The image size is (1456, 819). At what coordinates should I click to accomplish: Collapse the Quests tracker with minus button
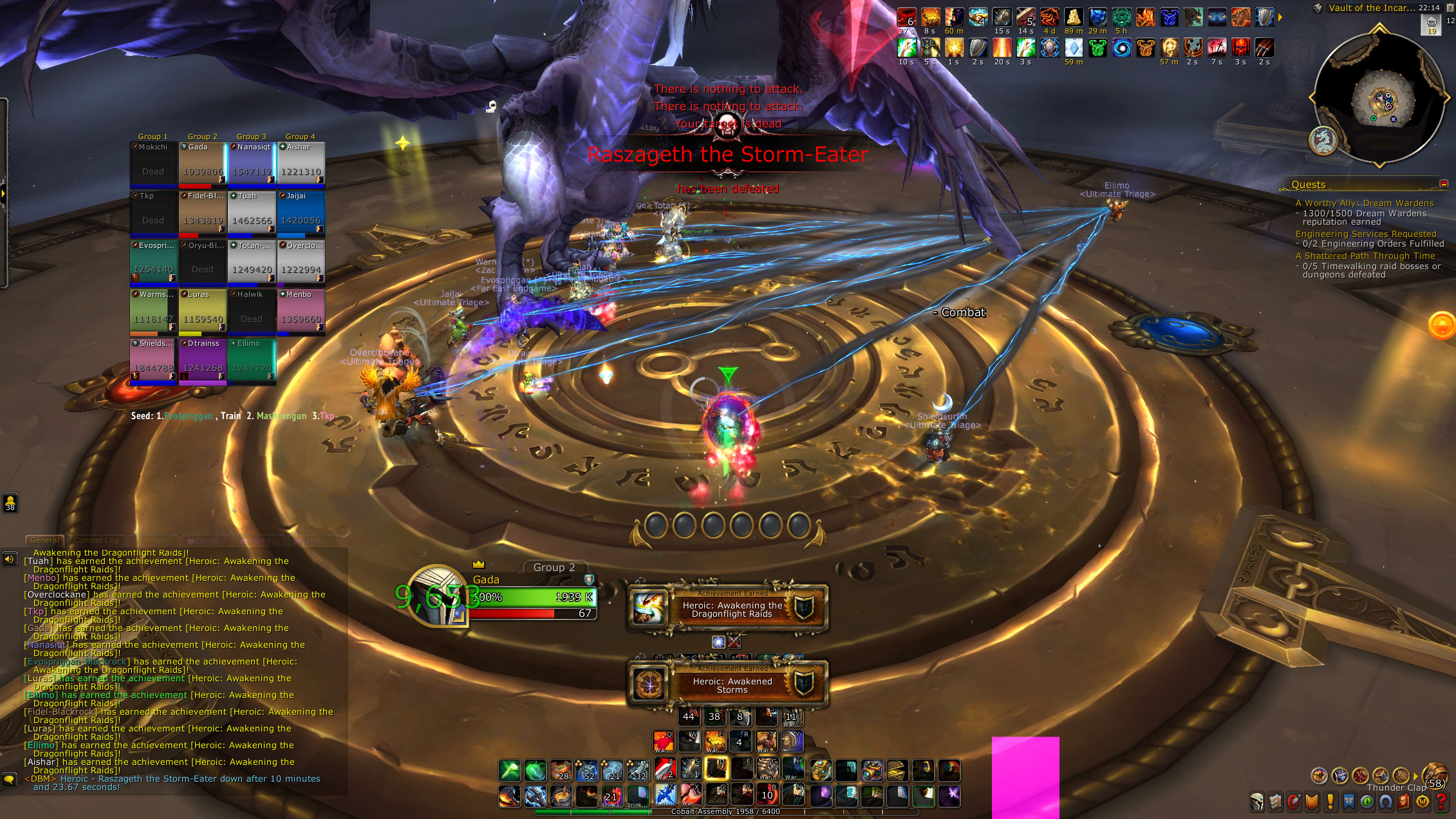(1443, 184)
